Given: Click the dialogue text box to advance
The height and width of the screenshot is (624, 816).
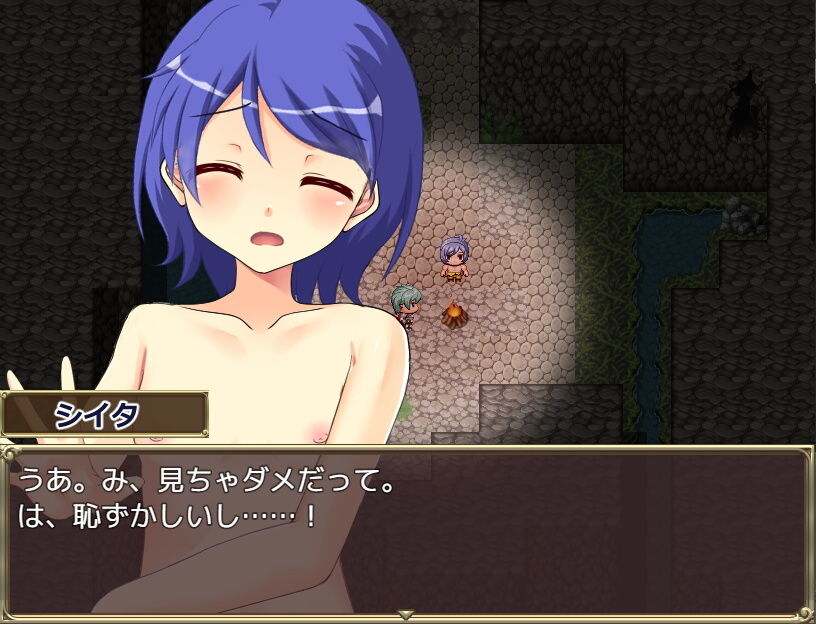Looking at the screenshot, I should 408,530.
